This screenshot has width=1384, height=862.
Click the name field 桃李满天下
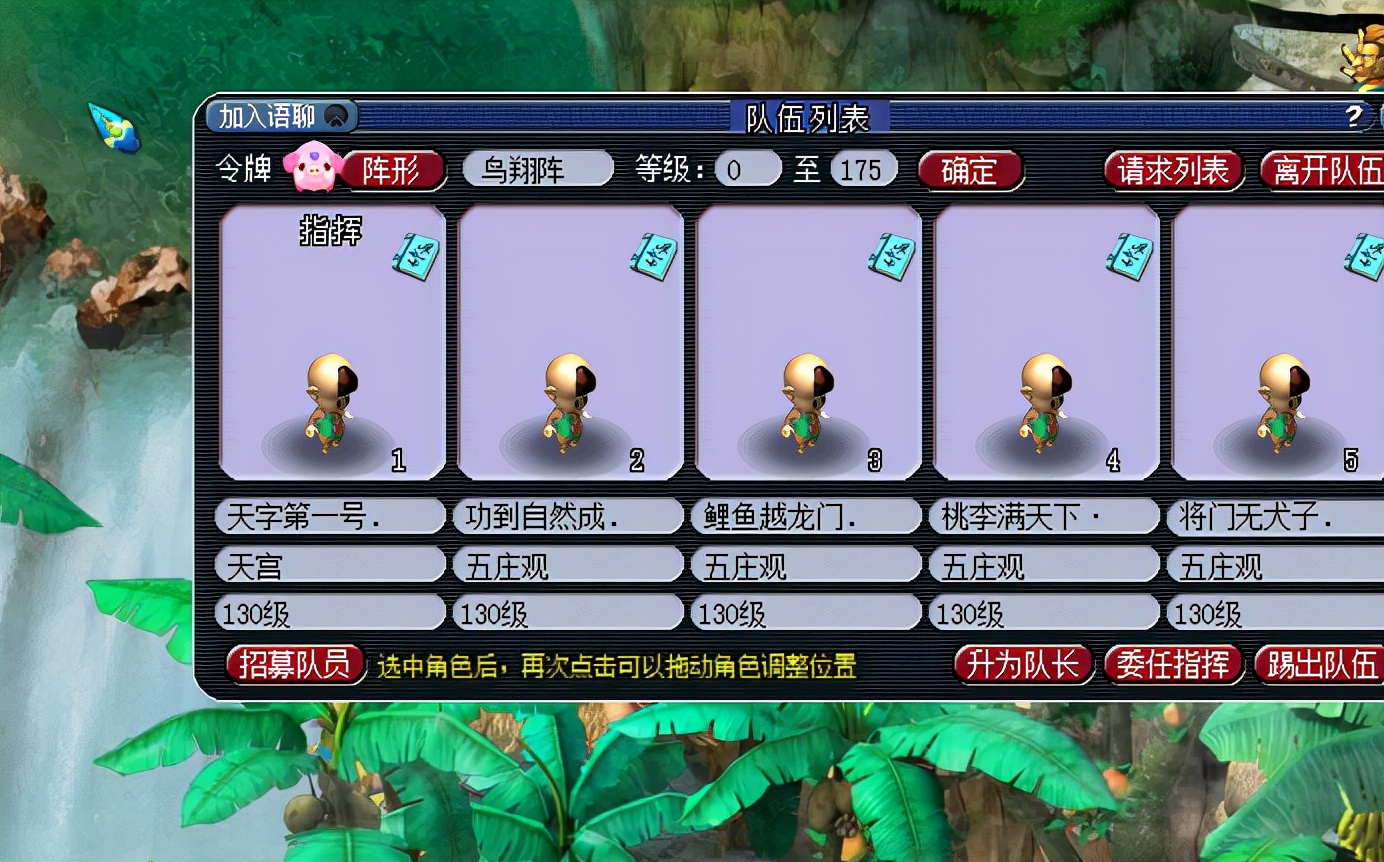(x=1044, y=517)
